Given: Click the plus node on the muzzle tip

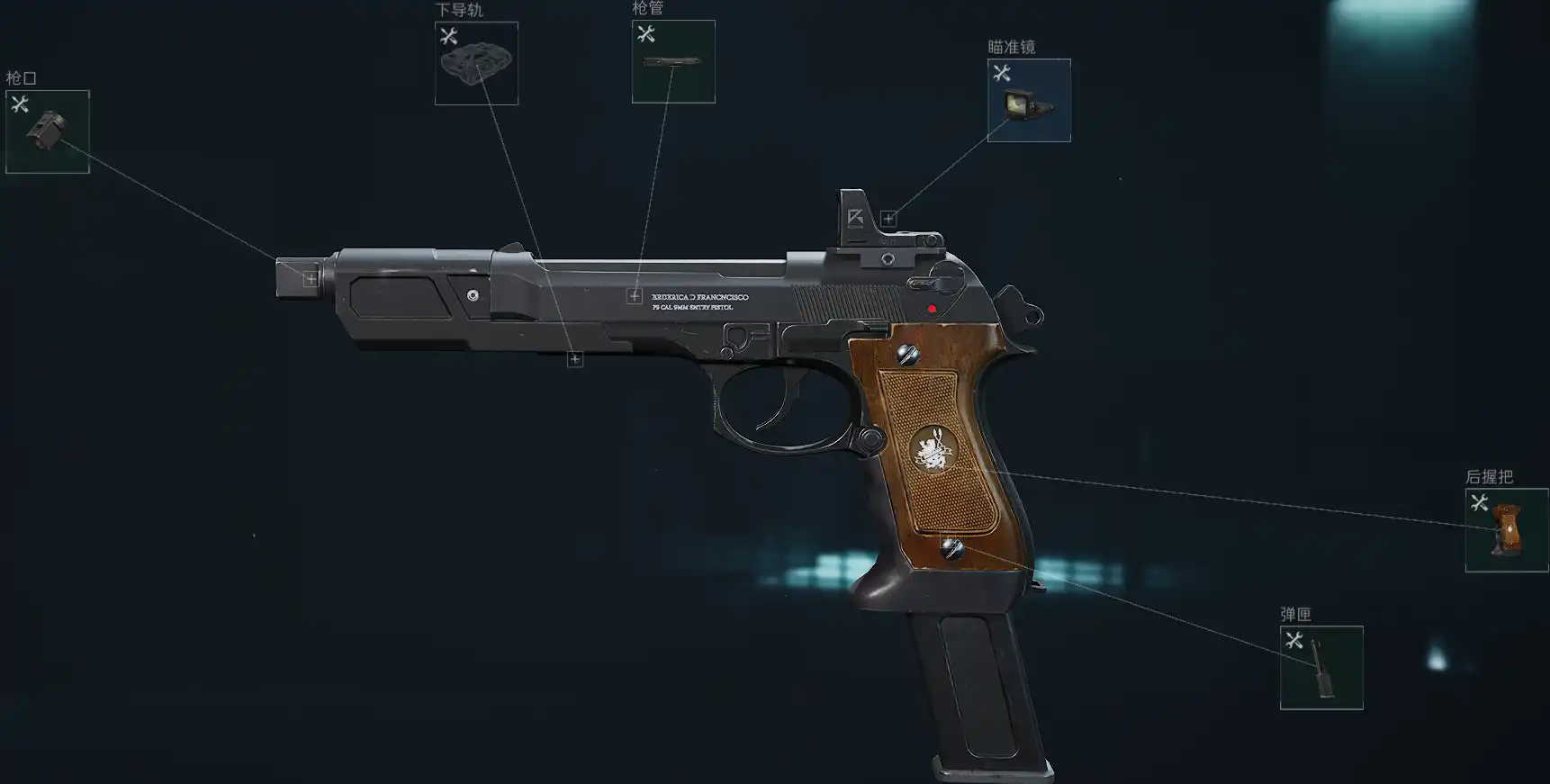Looking at the screenshot, I should point(311,279).
